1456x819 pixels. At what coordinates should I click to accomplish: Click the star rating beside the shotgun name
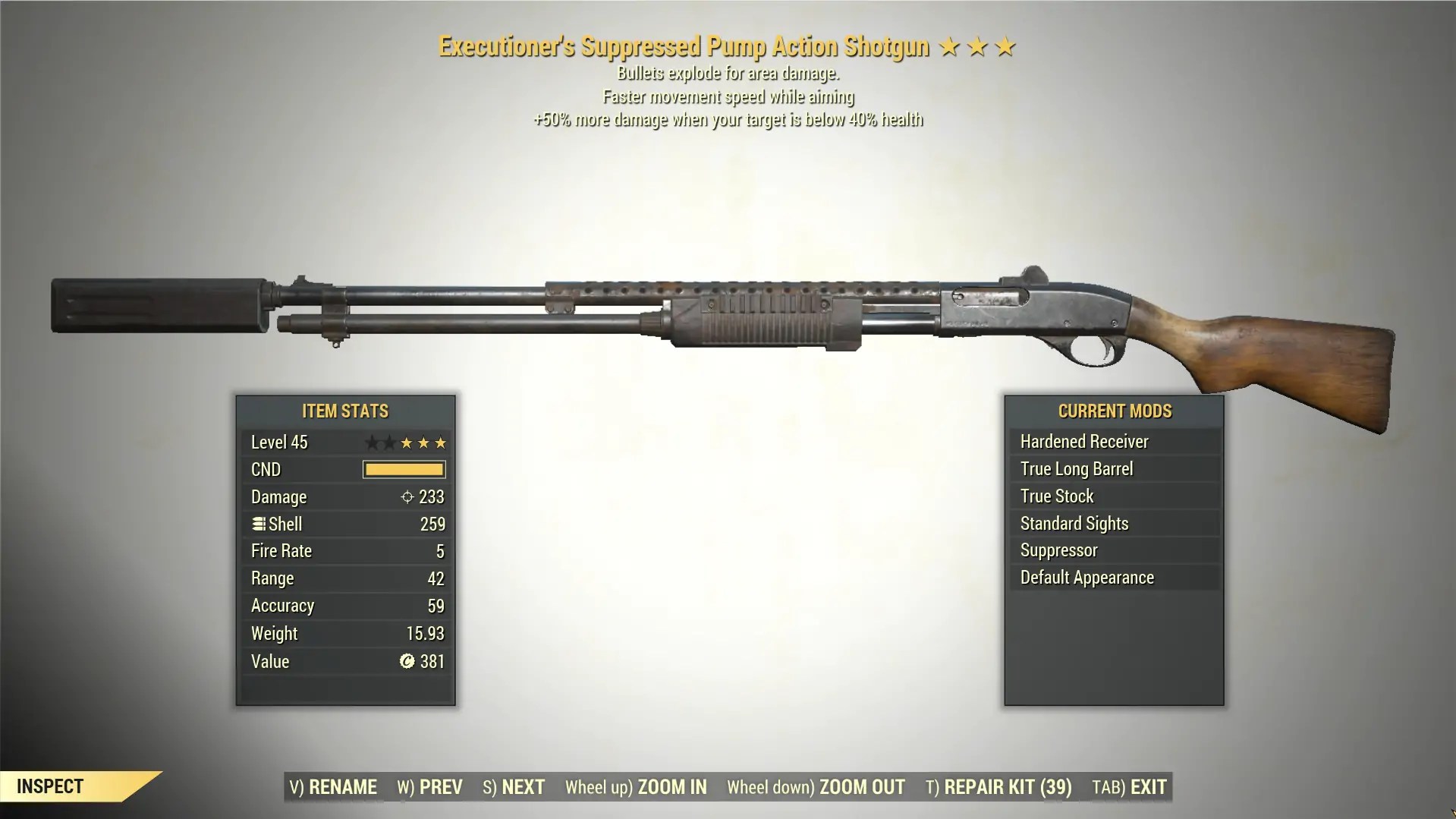click(979, 46)
